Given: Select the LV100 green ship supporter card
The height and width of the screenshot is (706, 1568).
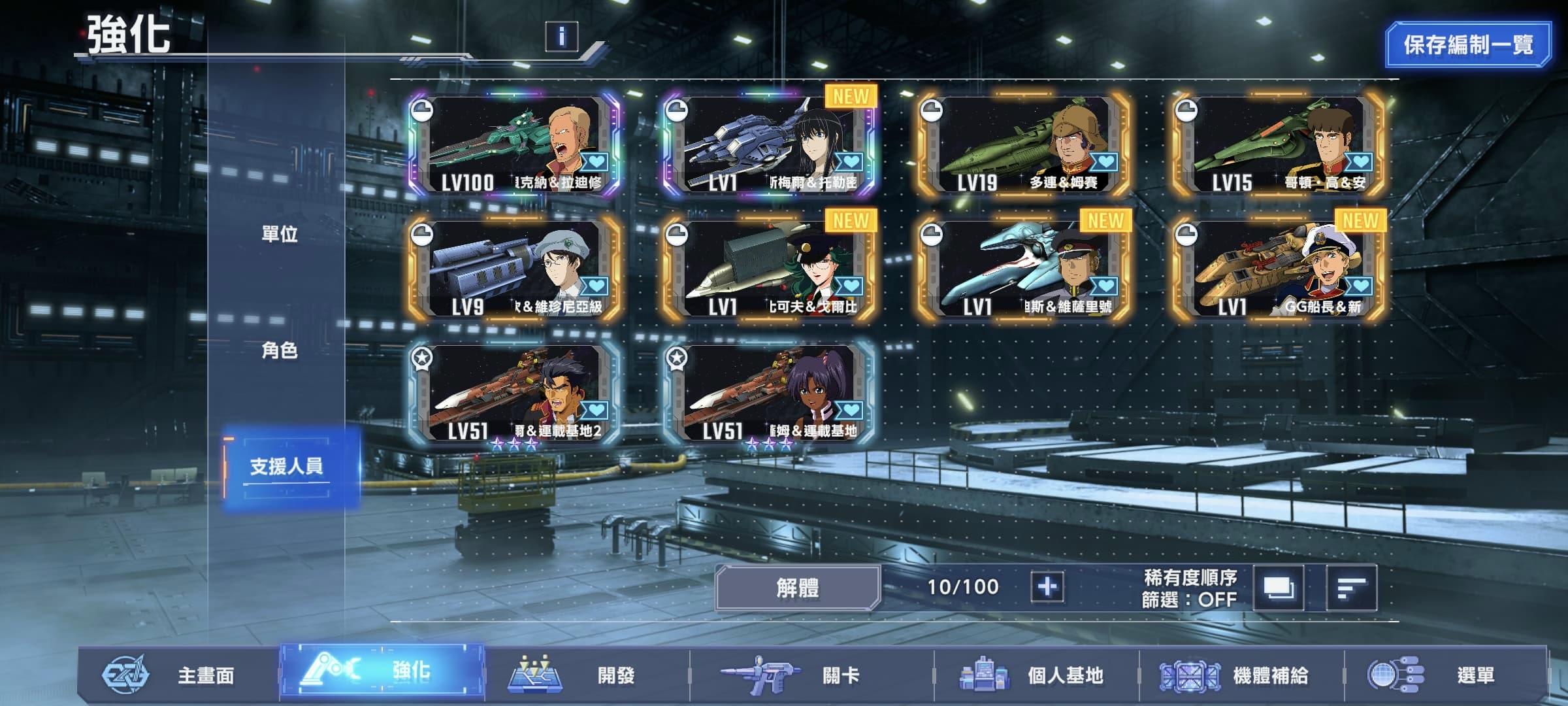Looking at the screenshot, I should (x=515, y=144).
